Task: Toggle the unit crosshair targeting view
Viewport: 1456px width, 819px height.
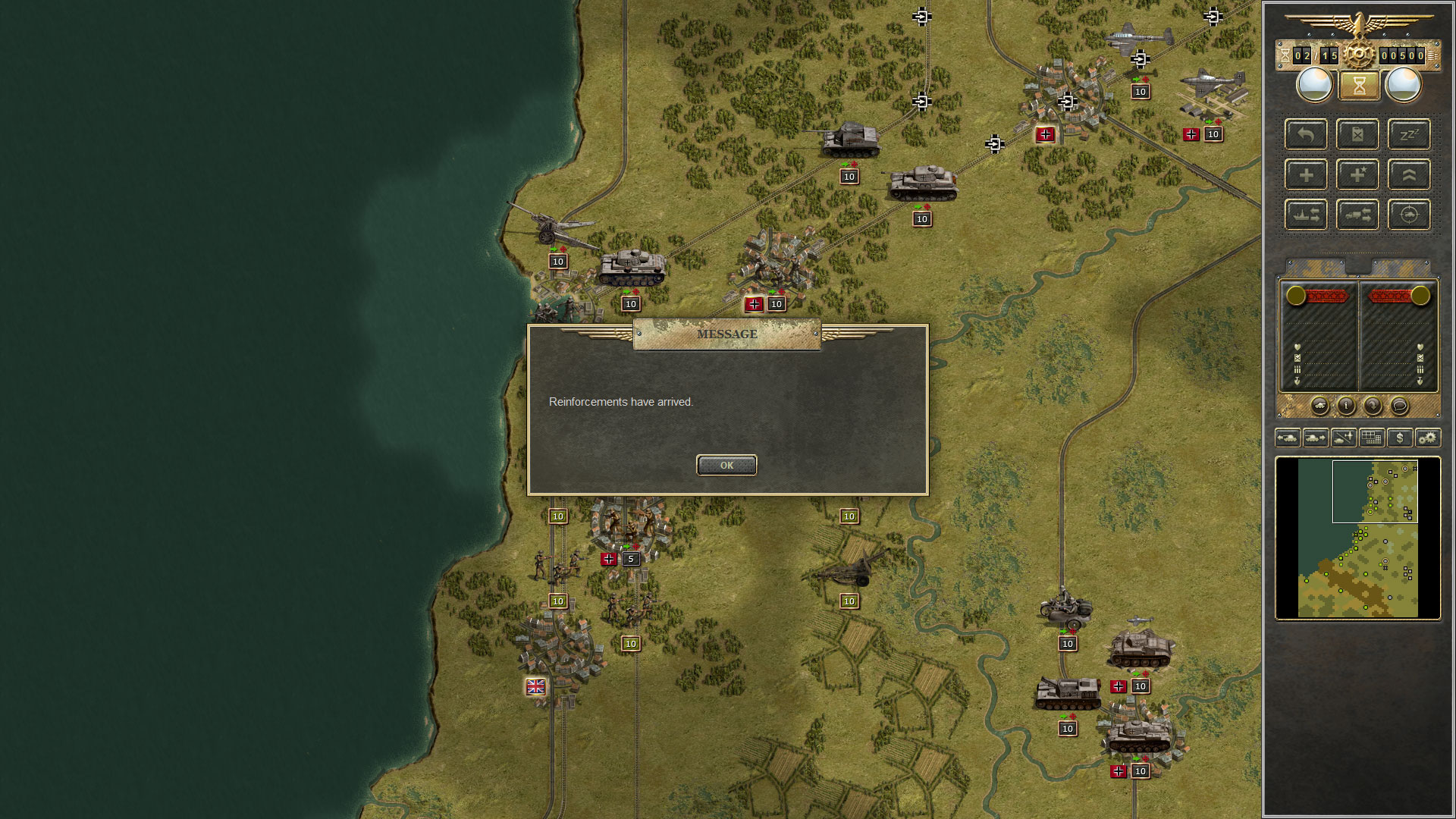Action: click(x=1409, y=215)
